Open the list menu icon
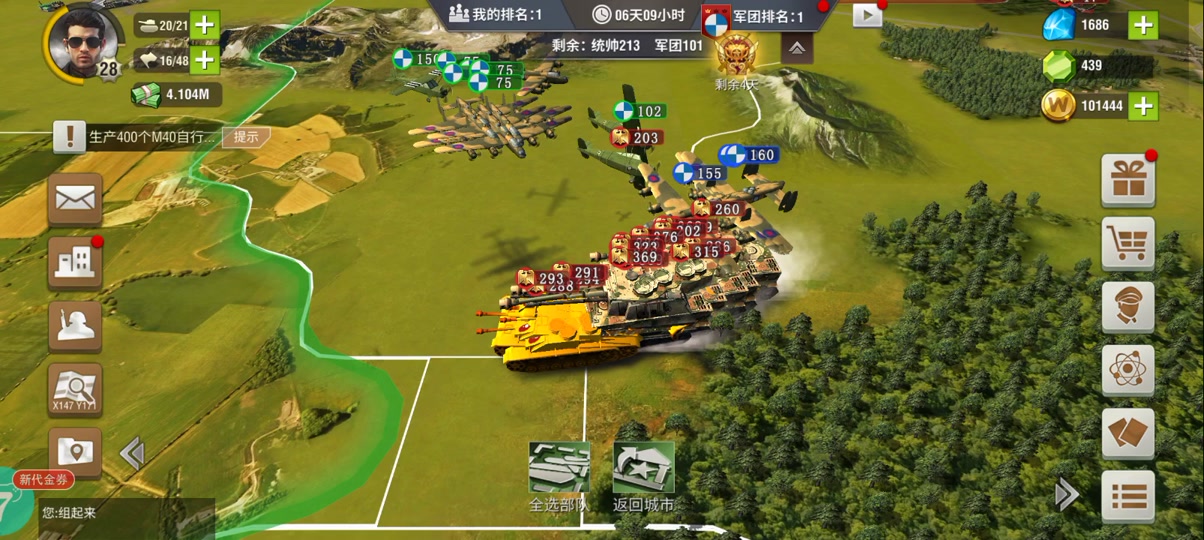1204x540 pixels. pos(1128,496)
